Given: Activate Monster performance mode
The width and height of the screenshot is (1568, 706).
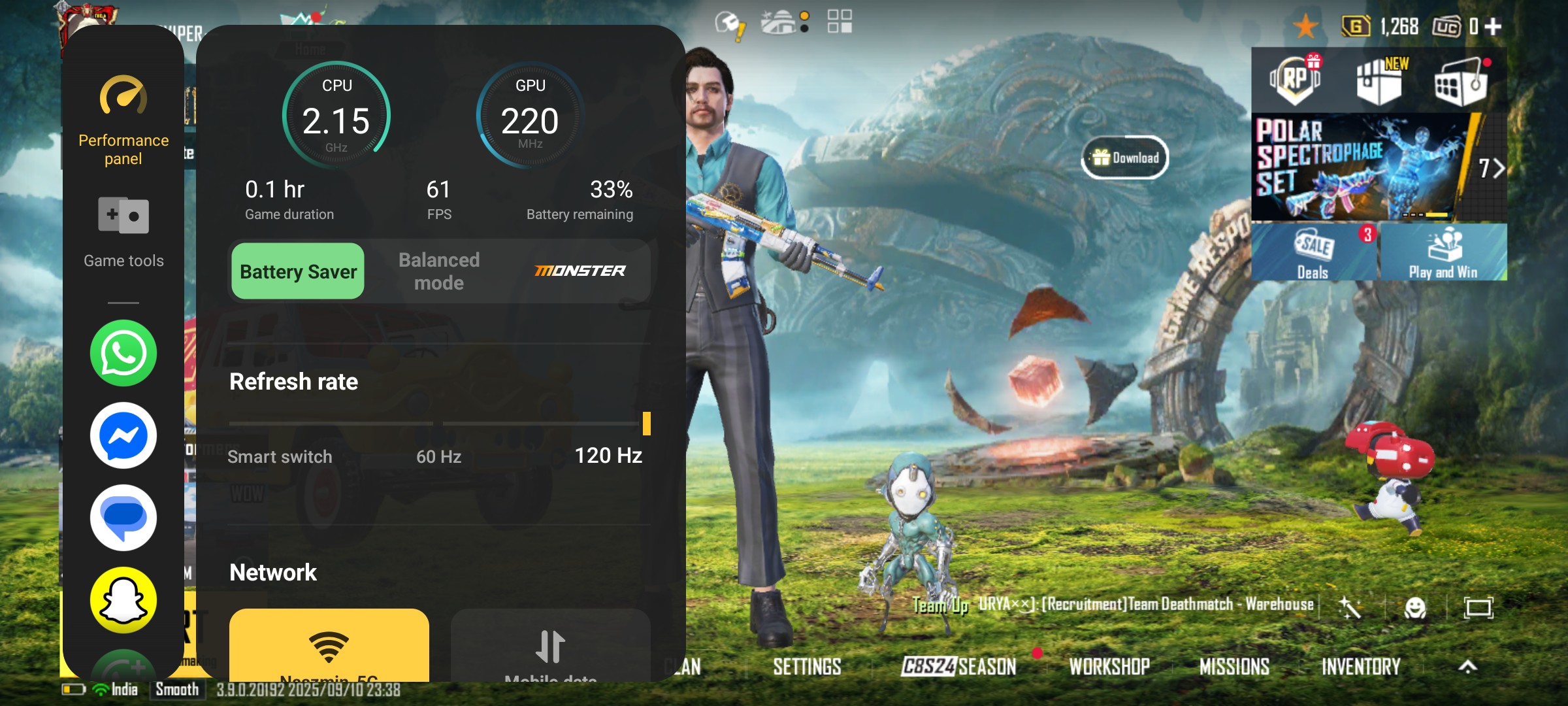Looking at the screenshot, I should [x=580, y=271].
